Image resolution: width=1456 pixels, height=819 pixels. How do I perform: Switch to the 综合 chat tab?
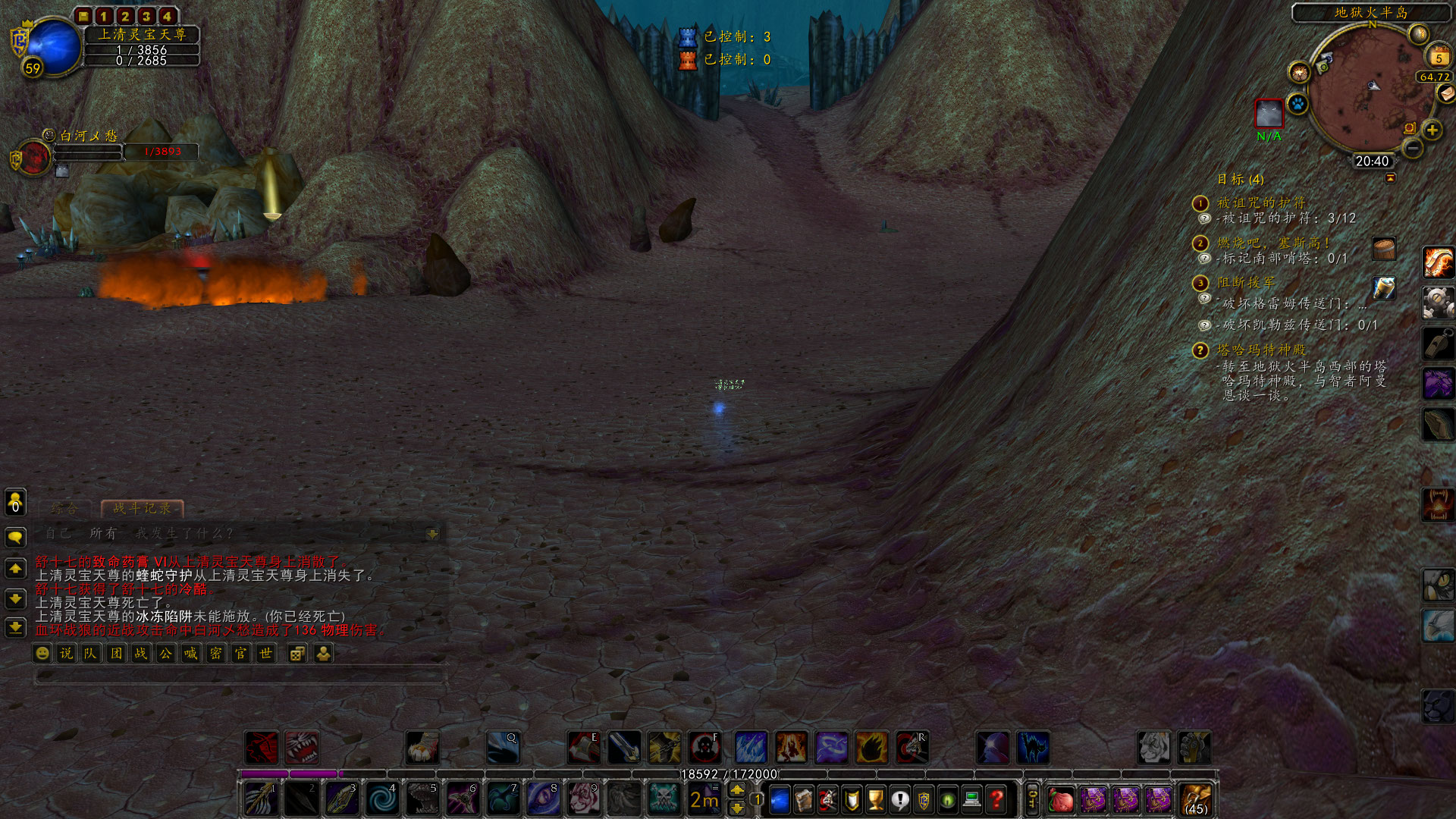[x=65, y=510]
